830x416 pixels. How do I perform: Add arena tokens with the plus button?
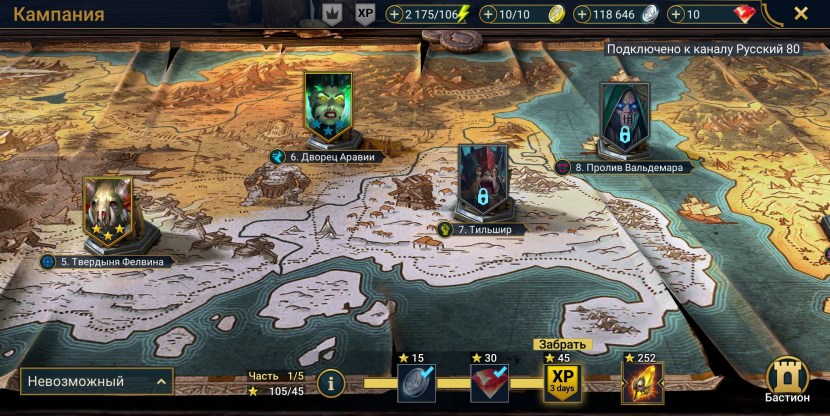click(489, 14)
